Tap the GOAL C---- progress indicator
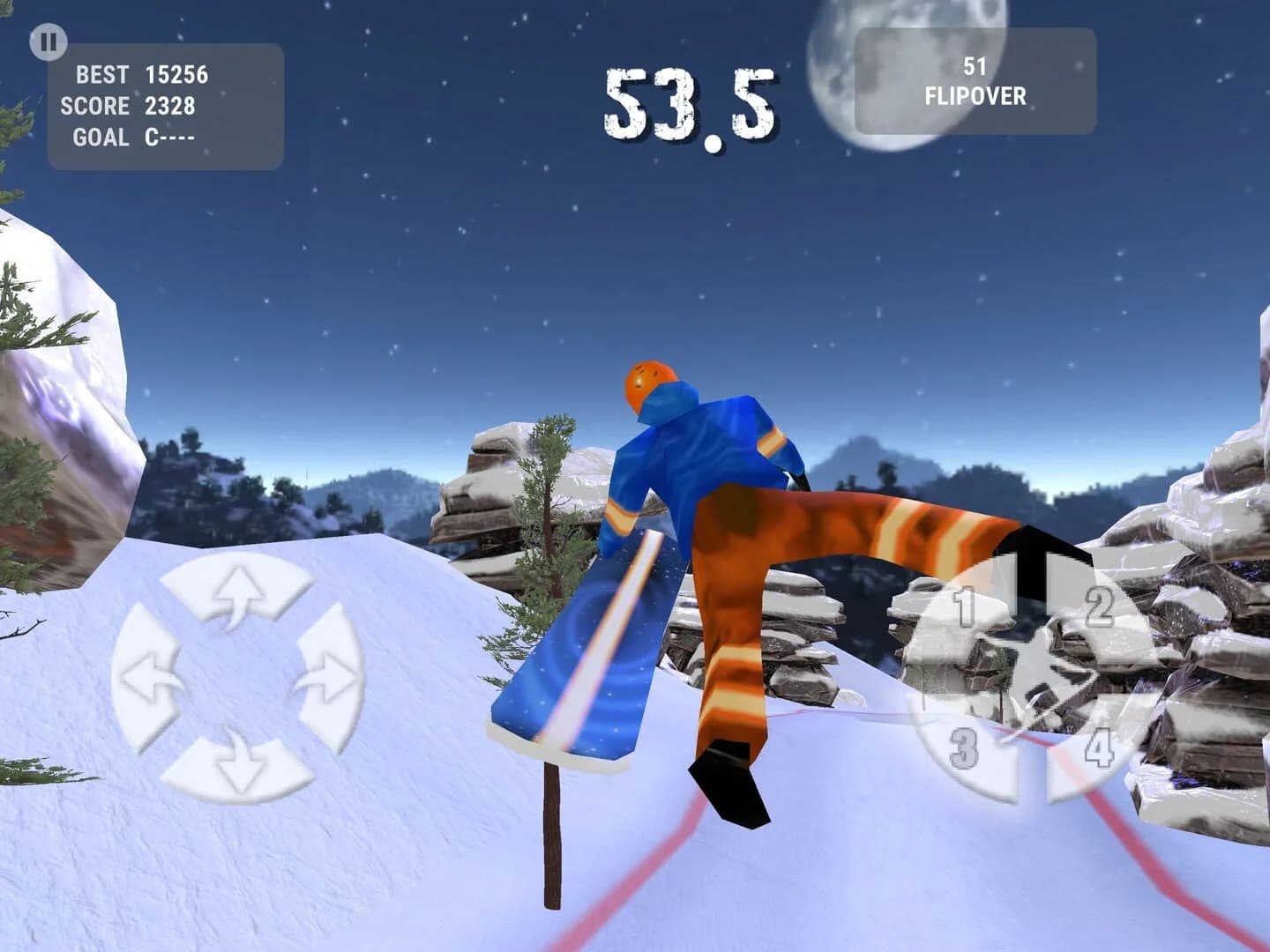 132,138
